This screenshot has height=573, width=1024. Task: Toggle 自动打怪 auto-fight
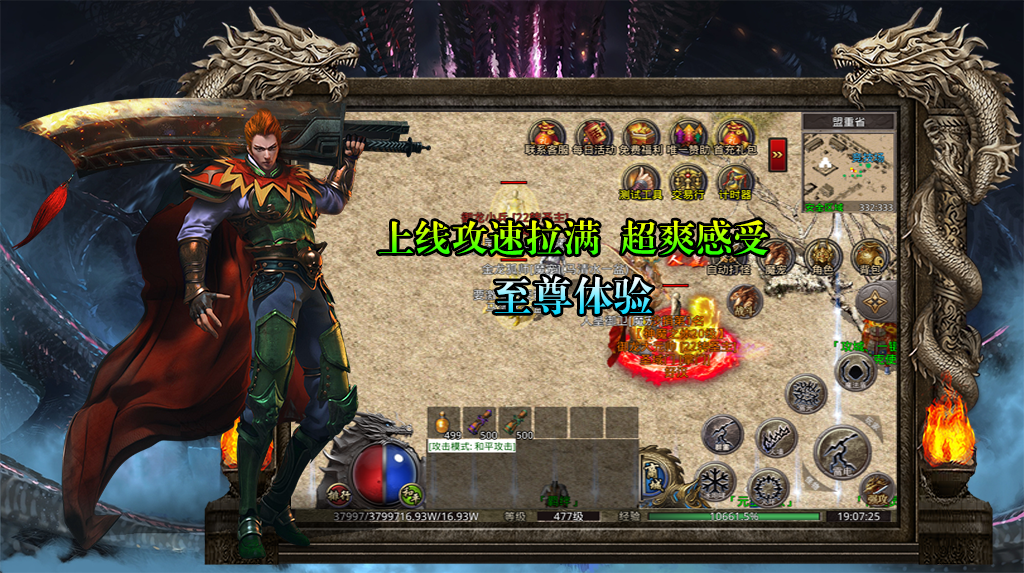coord(728,257)
